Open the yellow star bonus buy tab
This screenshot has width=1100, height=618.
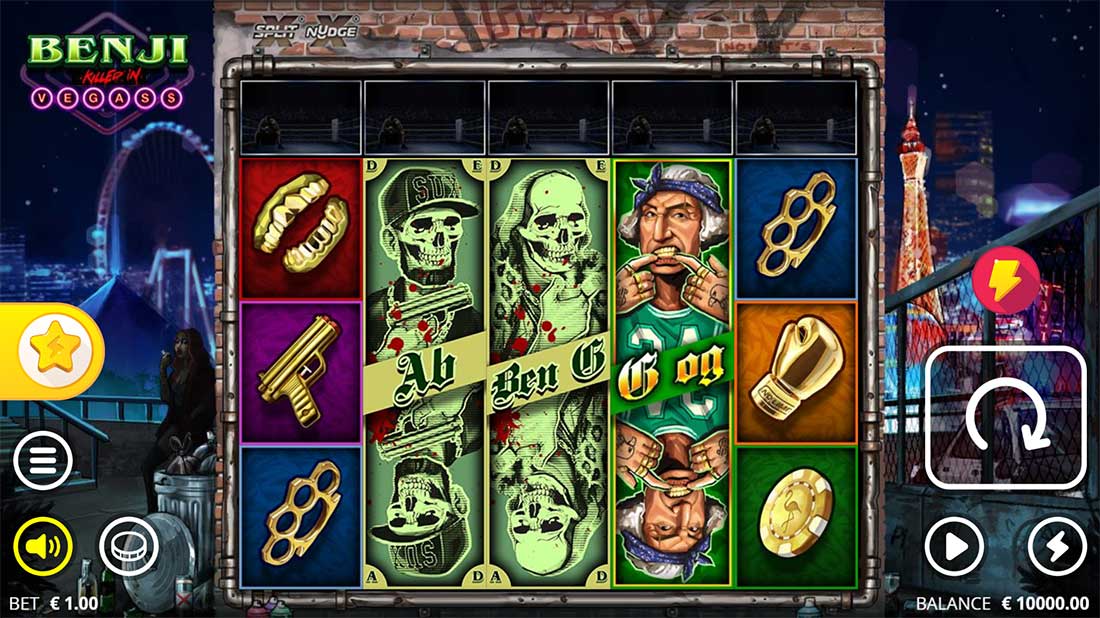tap(50, 350)
